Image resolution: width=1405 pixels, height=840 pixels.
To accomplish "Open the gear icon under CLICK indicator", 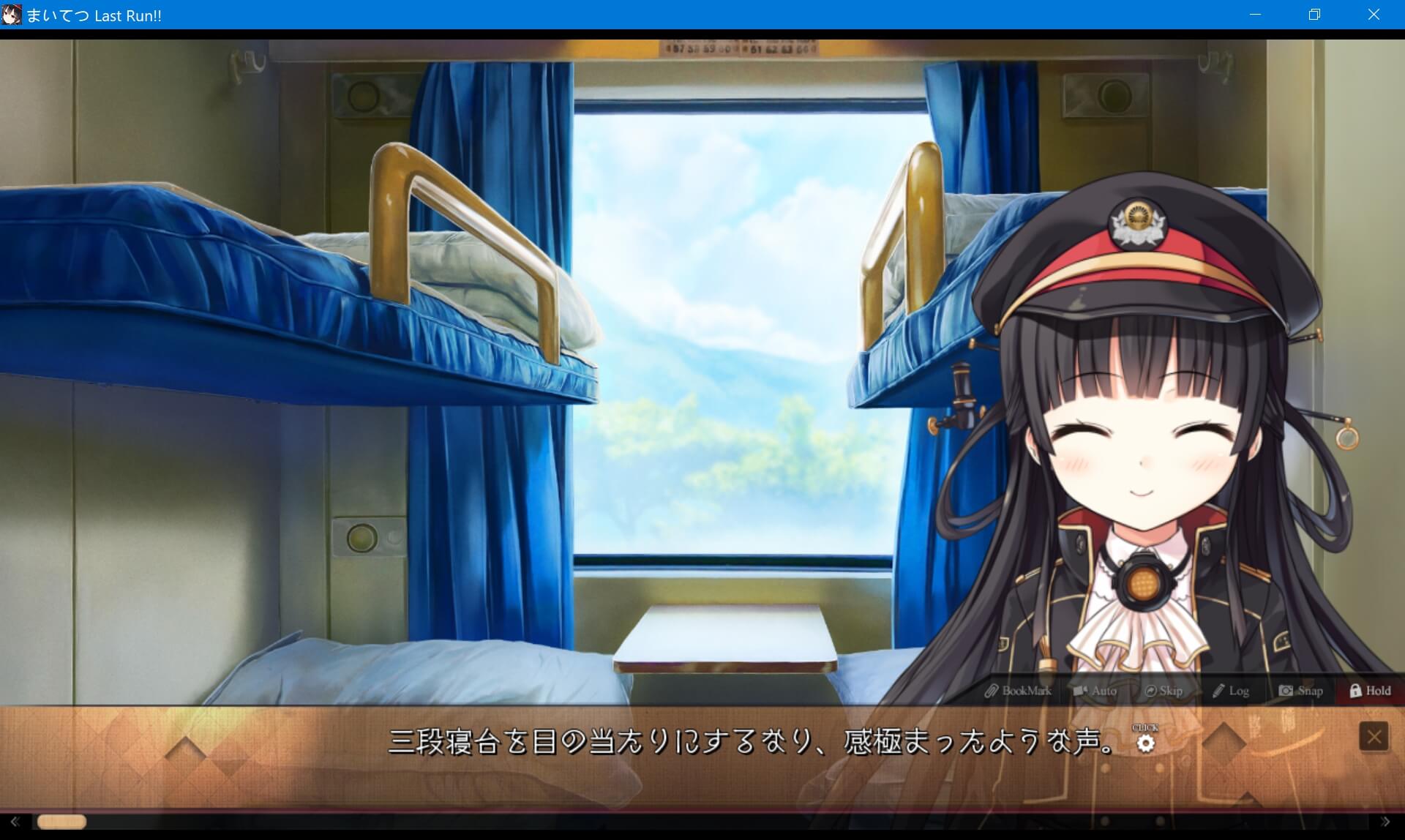I will [1146, 743].
